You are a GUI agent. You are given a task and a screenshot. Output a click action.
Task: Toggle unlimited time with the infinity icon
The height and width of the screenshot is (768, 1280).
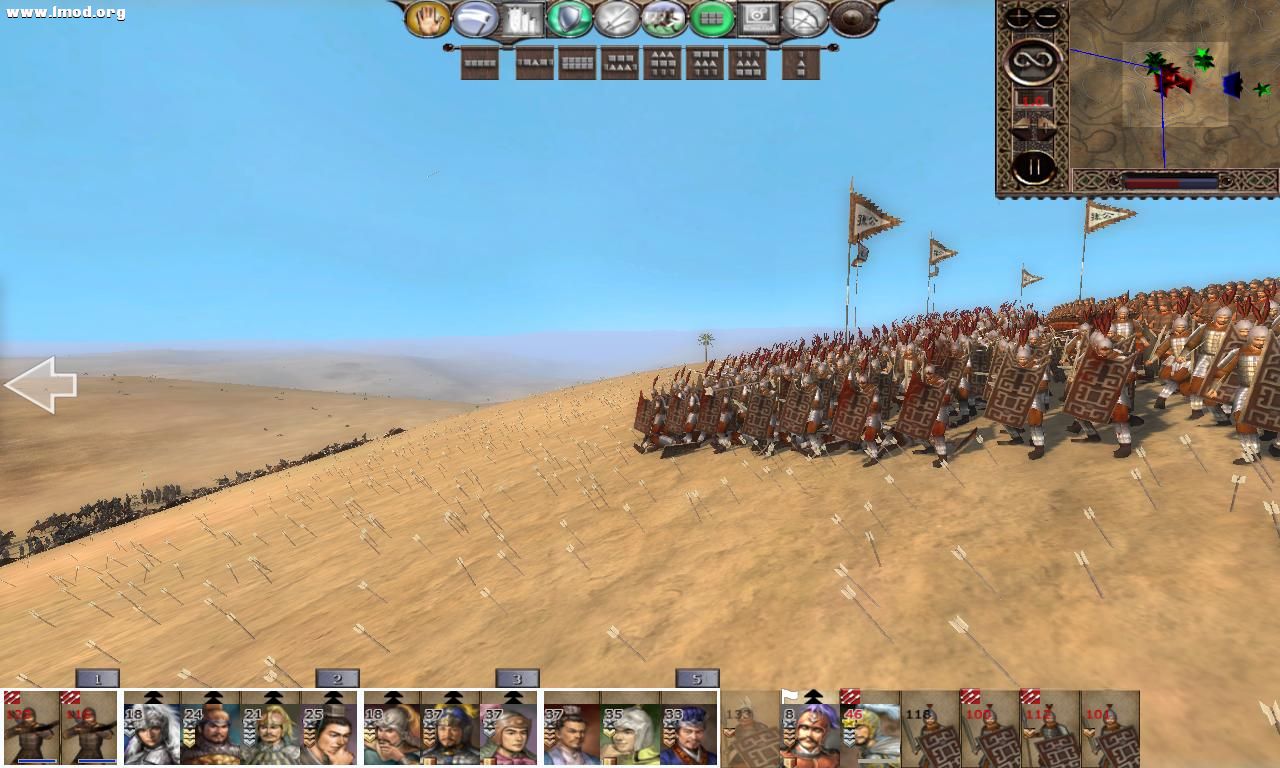coord(1034,62)
